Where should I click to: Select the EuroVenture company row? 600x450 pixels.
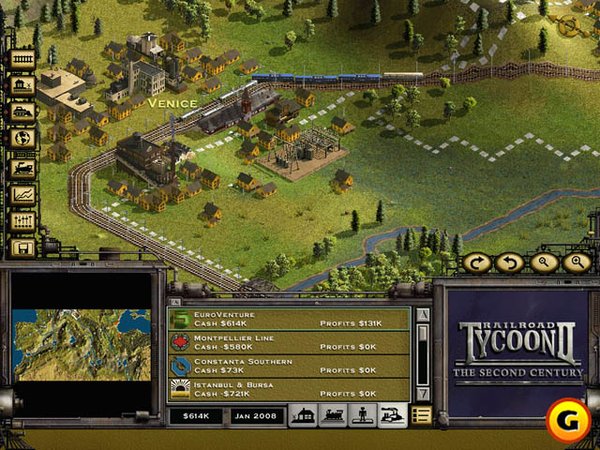[x=288, y=320]
